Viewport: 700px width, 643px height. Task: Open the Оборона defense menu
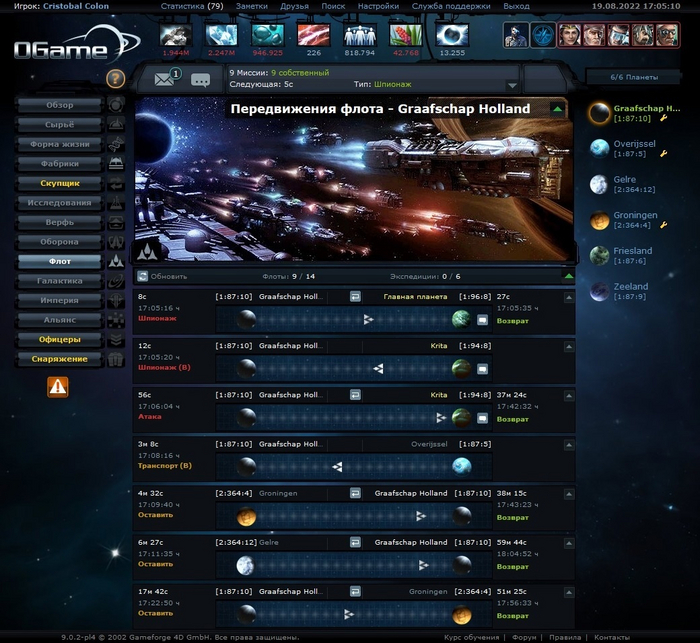[x=59, y=242]
